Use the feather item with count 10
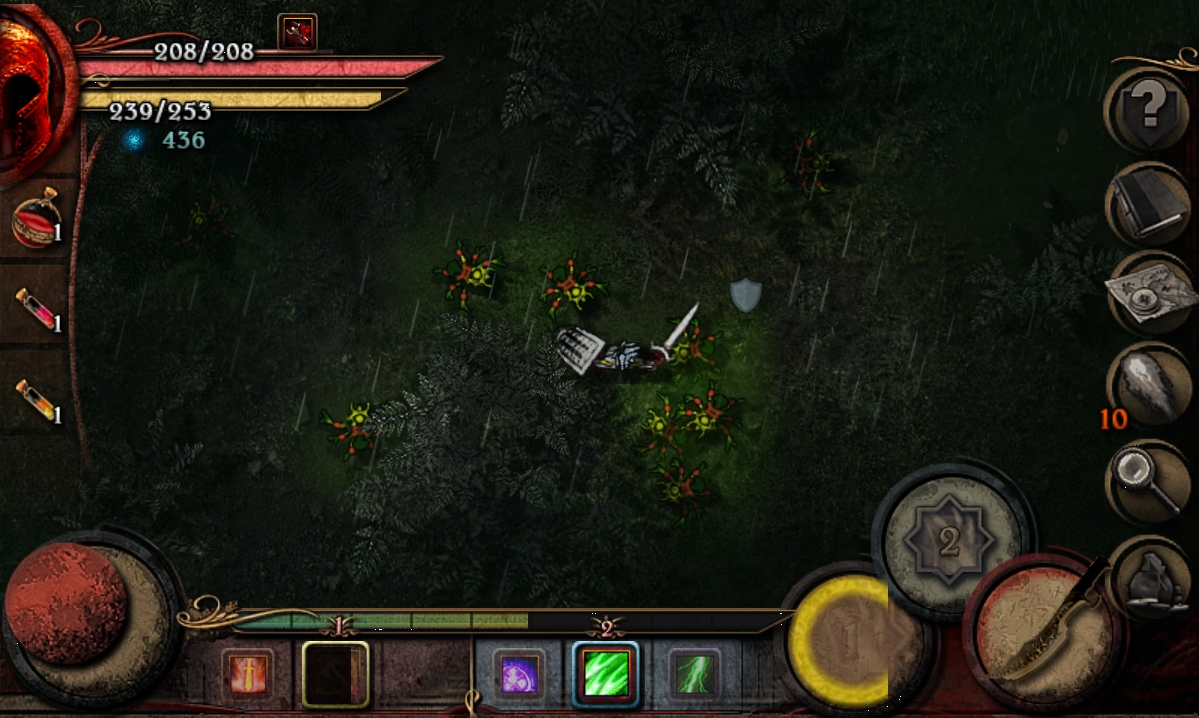The width and height of the screenshot is (1199, 718). [1148, 387]
